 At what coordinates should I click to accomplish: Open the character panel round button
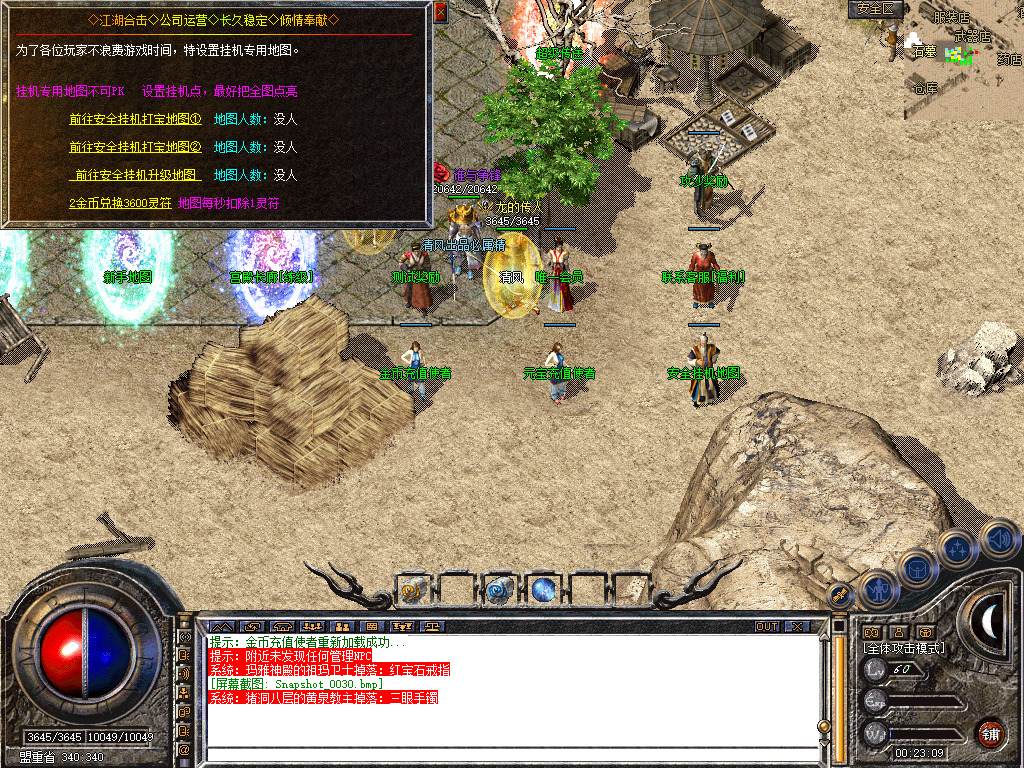[x=878, y=590]
